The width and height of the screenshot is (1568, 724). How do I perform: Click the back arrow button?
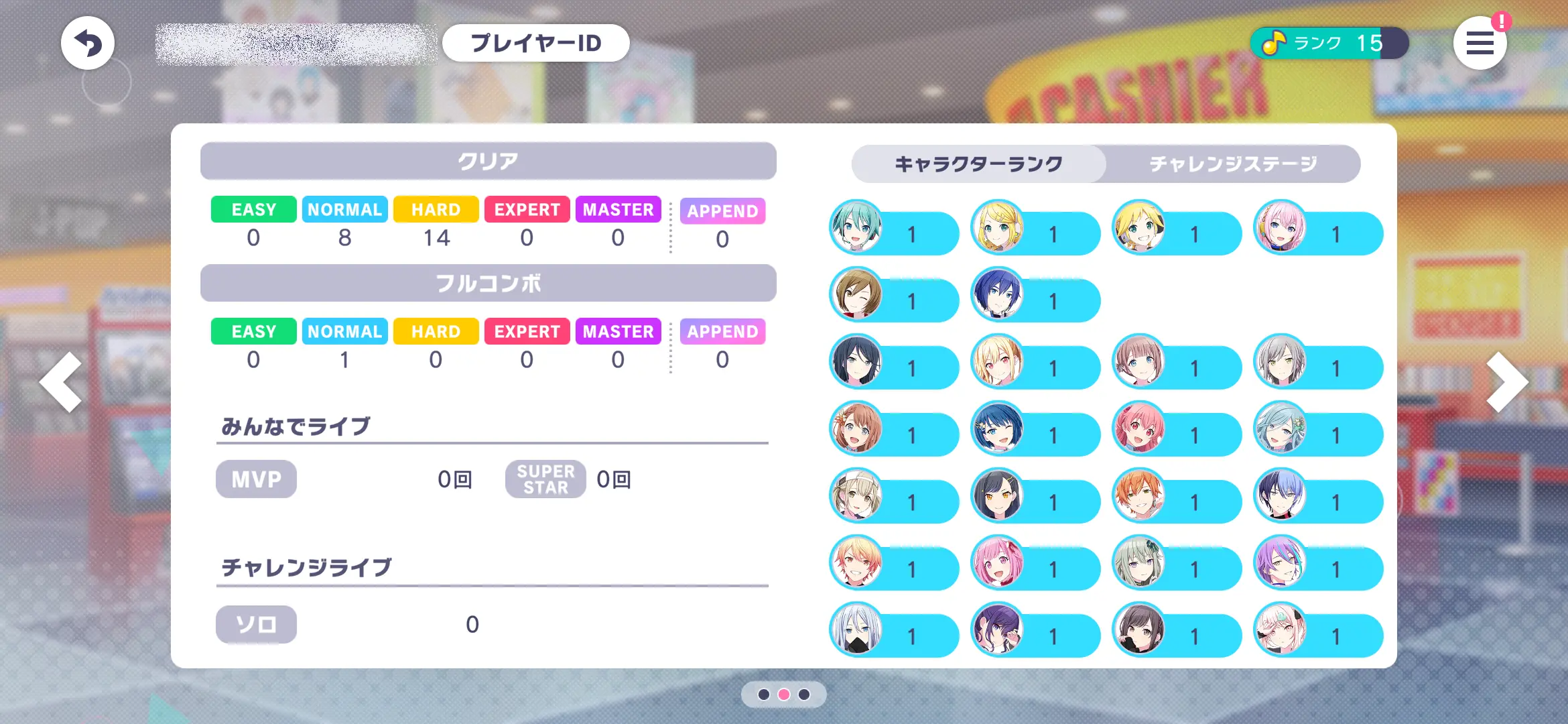click(x=89, y=42)
